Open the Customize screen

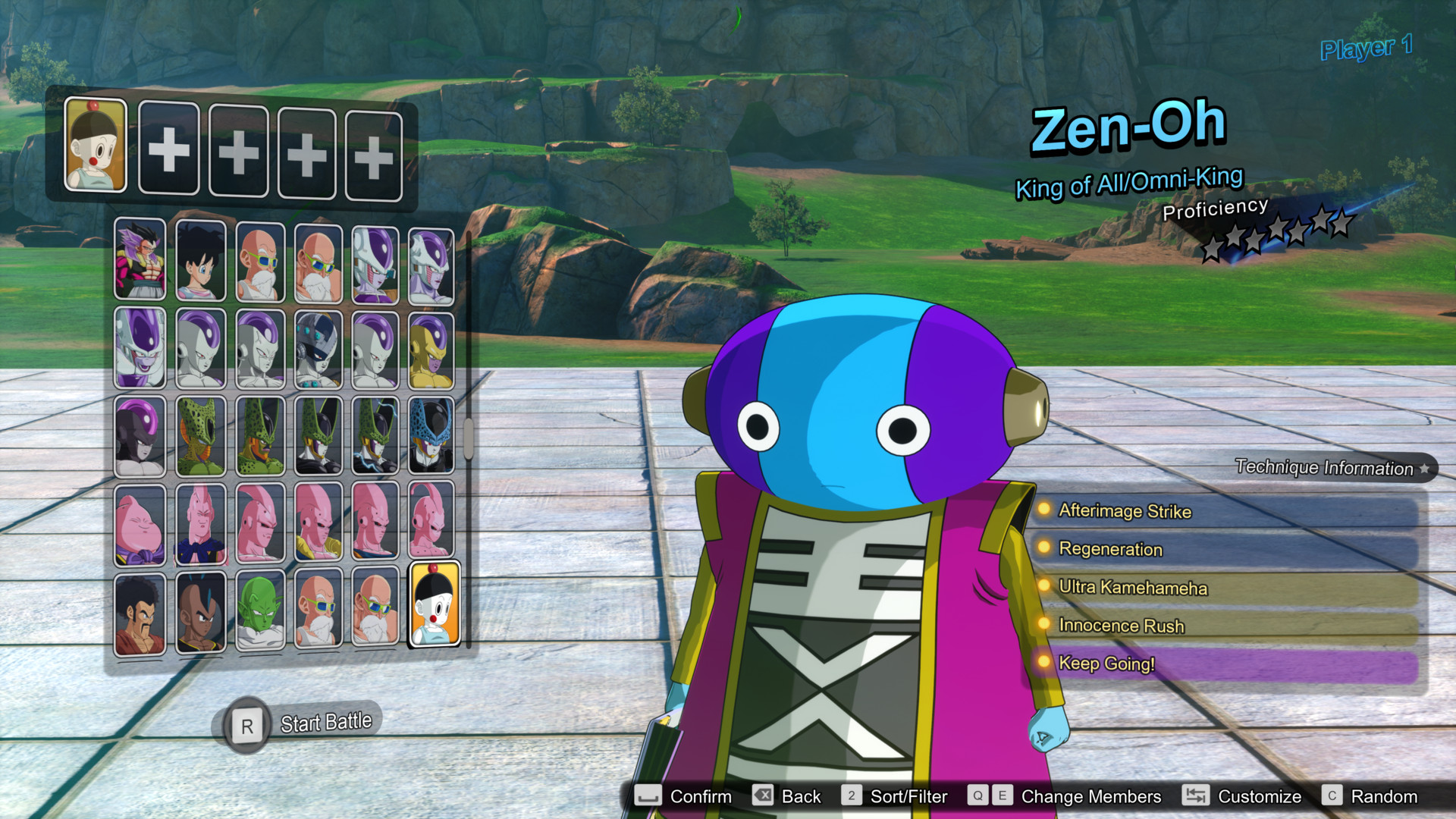[x=1259, y=796]
